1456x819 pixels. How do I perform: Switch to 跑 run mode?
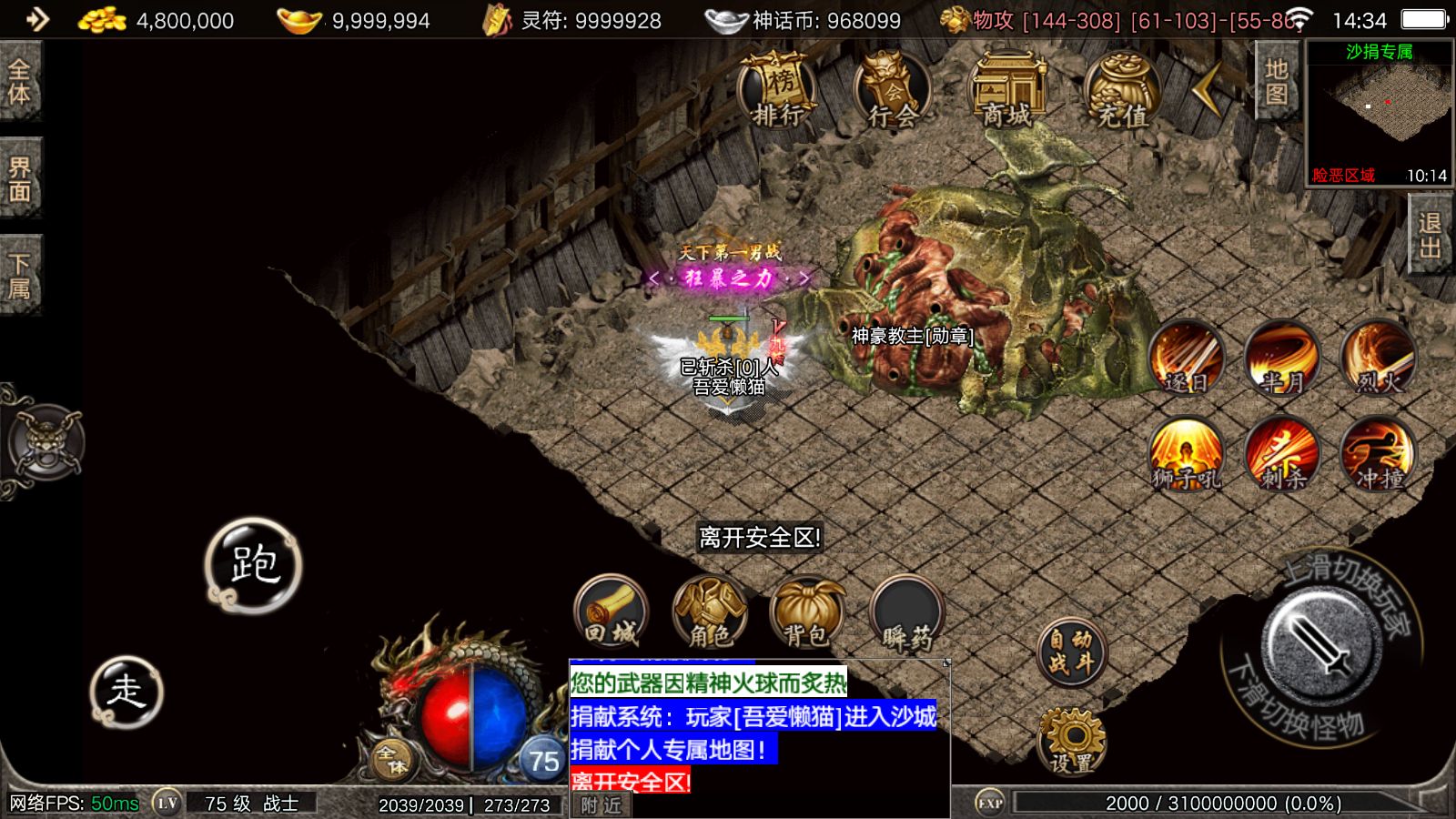253,565
